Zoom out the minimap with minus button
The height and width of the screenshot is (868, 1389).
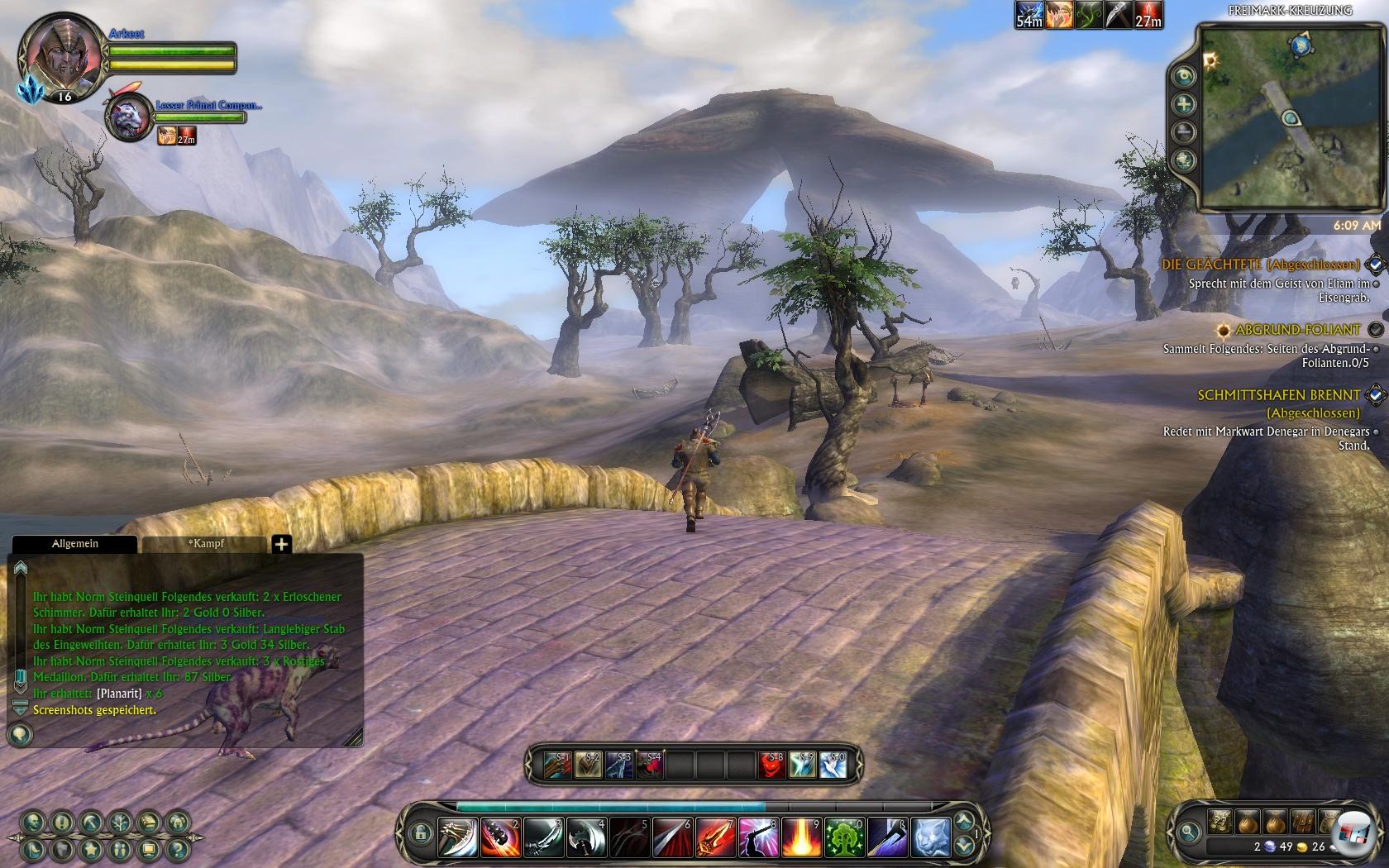click(x=1185, y=132)
